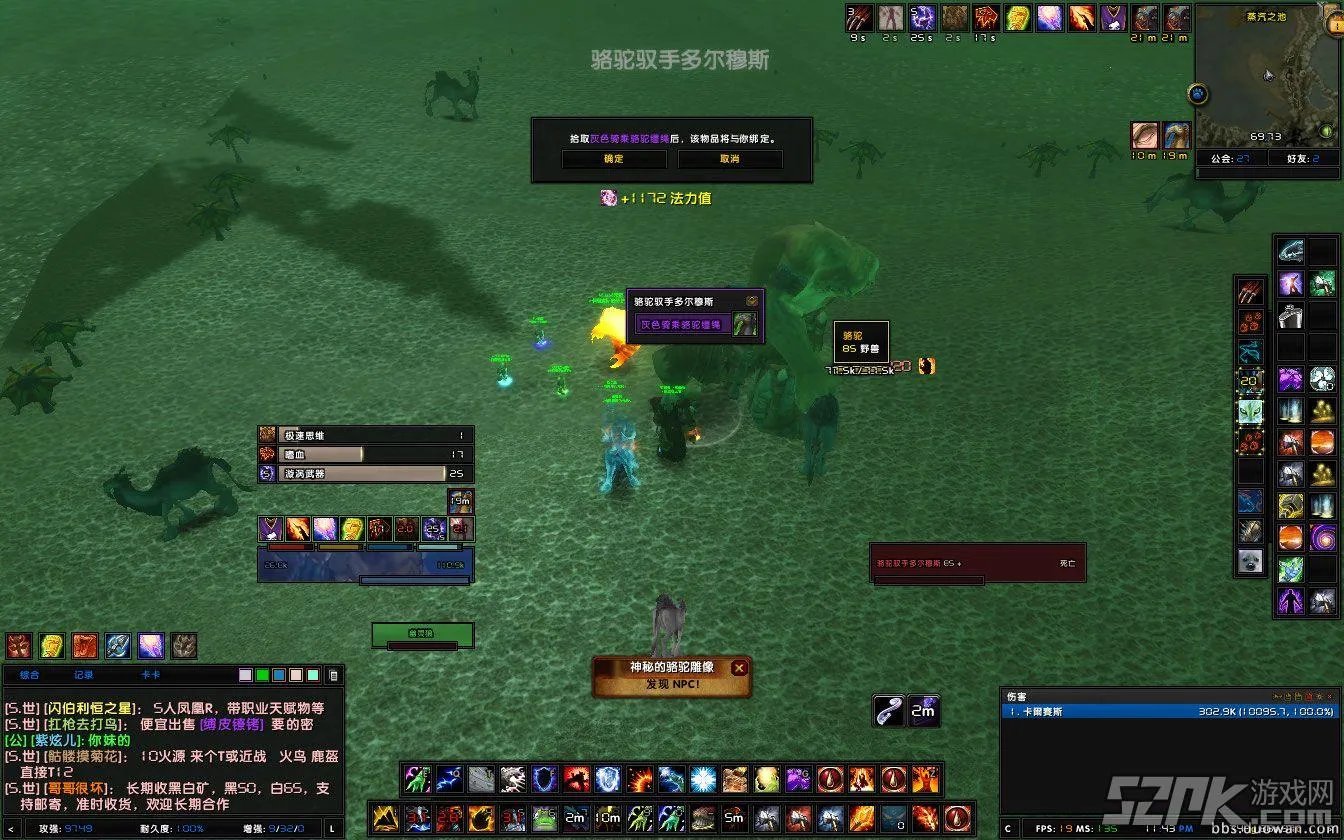This screenshot has width=1344, height=840.
Task: Open the minimap
Action: pos(1266,75)
